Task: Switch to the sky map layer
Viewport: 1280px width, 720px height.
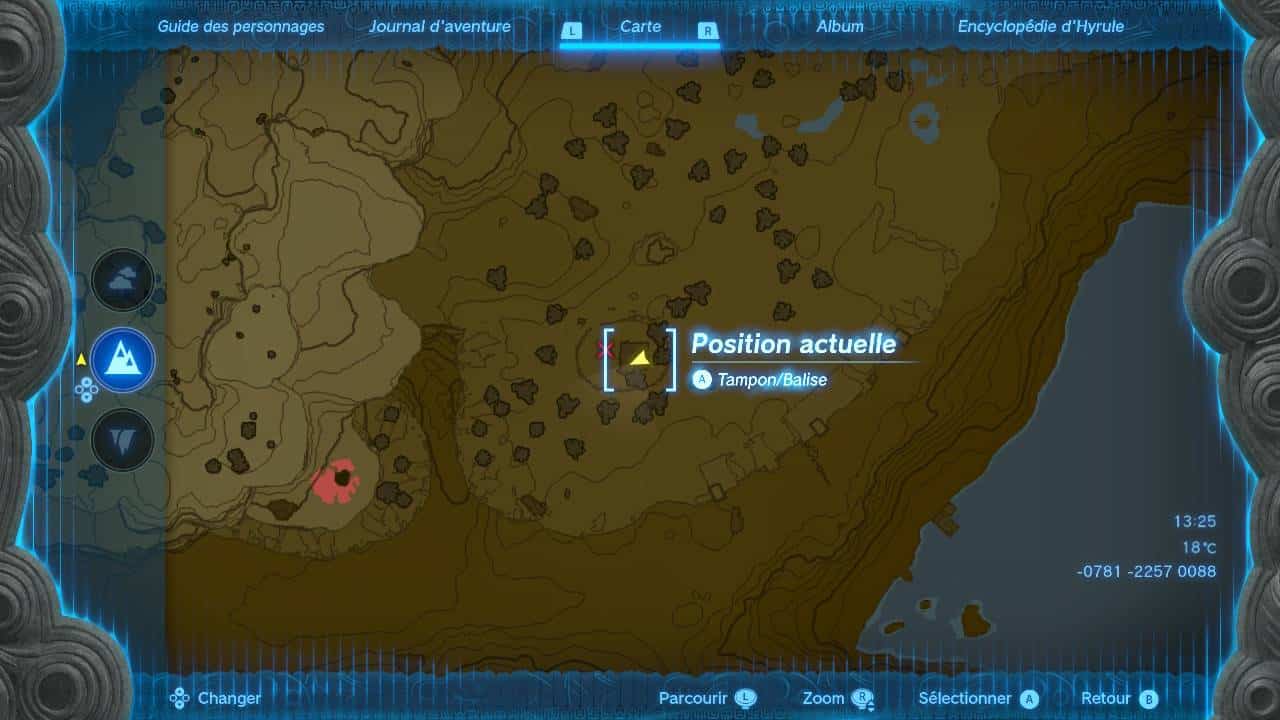Action: point(123,280)
